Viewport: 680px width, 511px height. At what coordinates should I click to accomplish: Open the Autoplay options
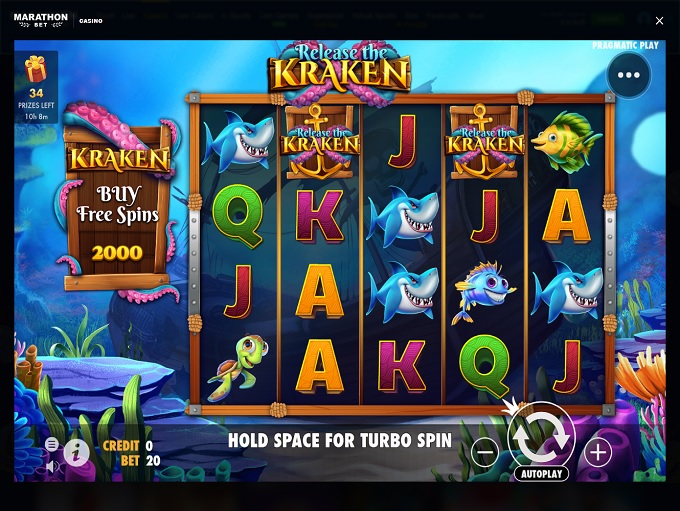541,474
